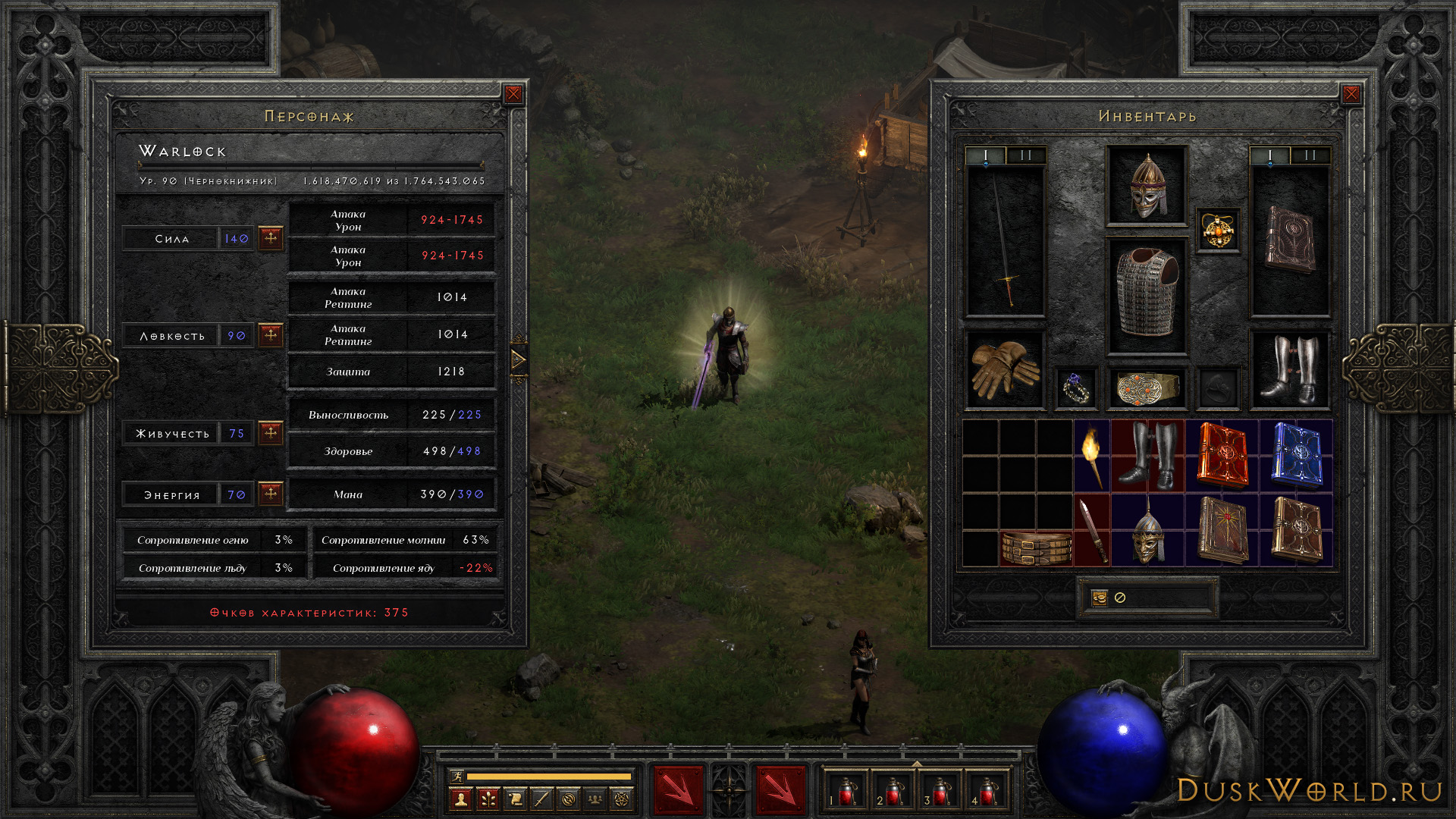Close the inventory panel
Image resolution: width=1456 pixels, height=819 pixels.
click(x=1351, y=94)
